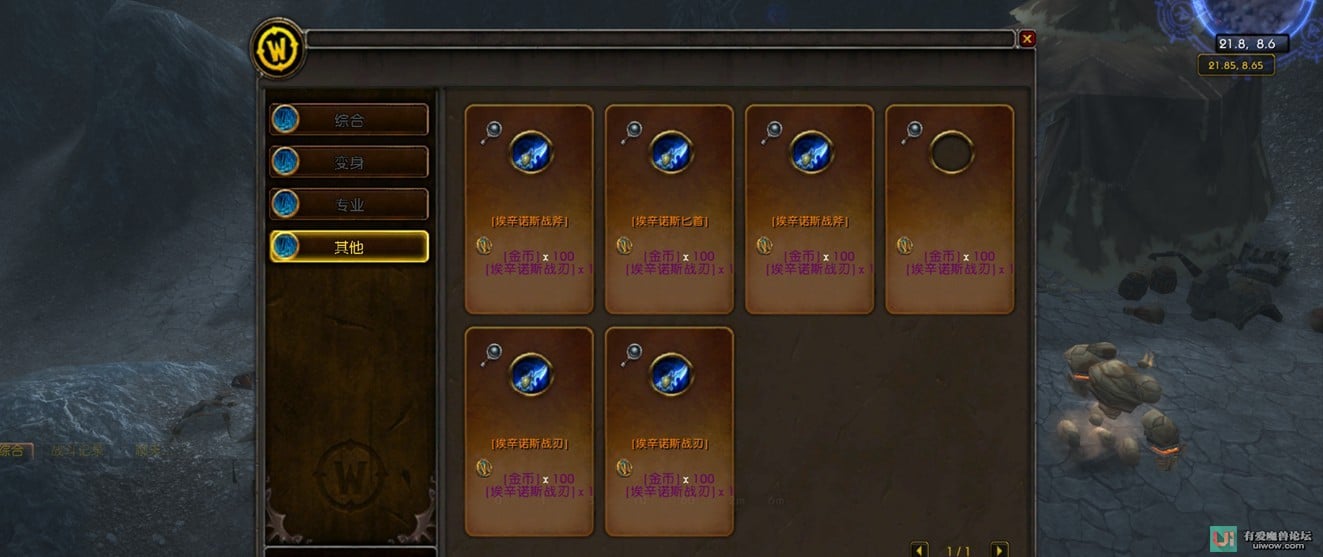
Task: Switch to the 变身 category
Action: (x=349, y=162)
